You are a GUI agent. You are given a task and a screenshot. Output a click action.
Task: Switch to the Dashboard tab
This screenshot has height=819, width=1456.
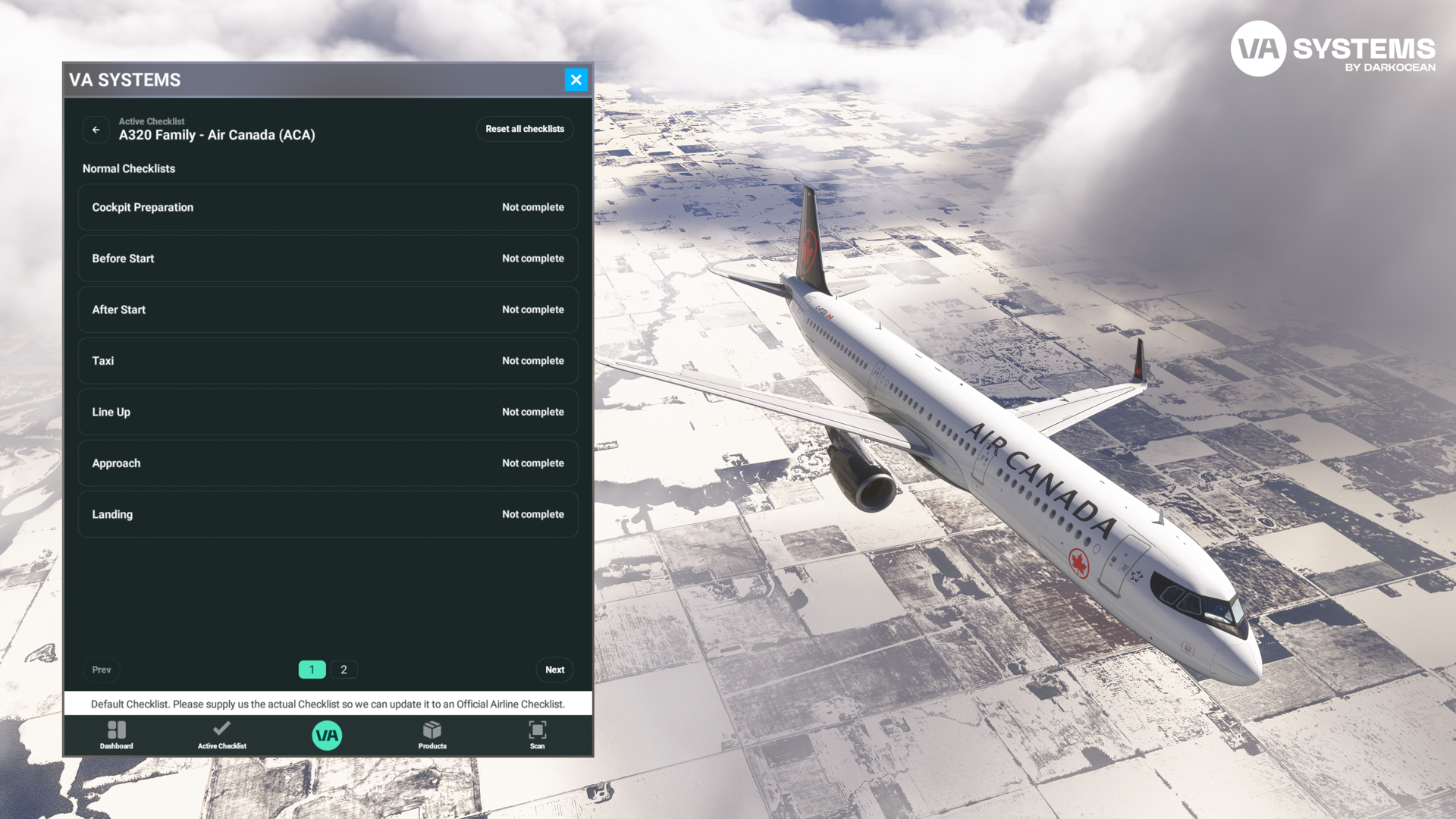tap(117, 735)
